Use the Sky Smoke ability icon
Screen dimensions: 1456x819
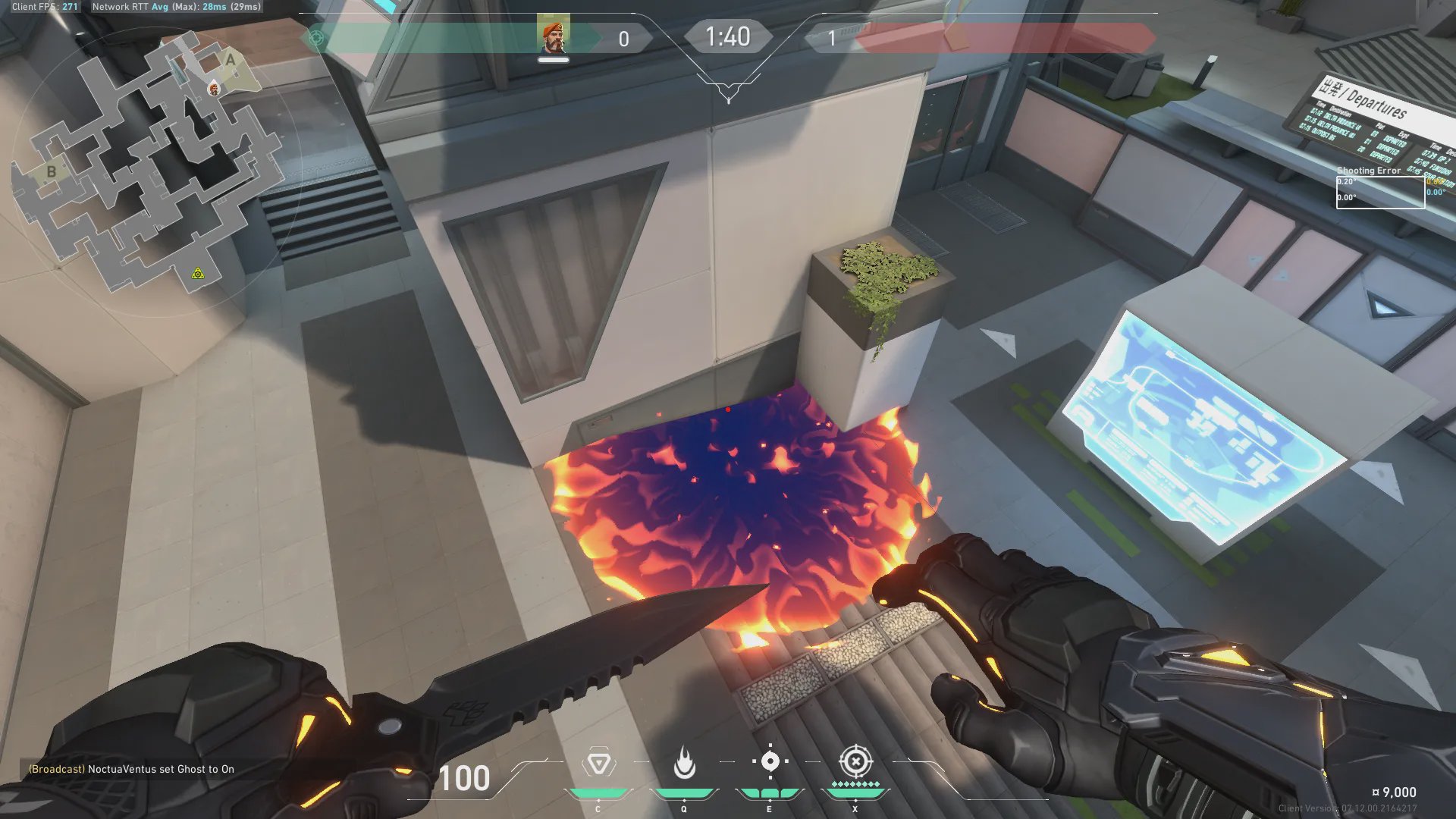(770, 761)
